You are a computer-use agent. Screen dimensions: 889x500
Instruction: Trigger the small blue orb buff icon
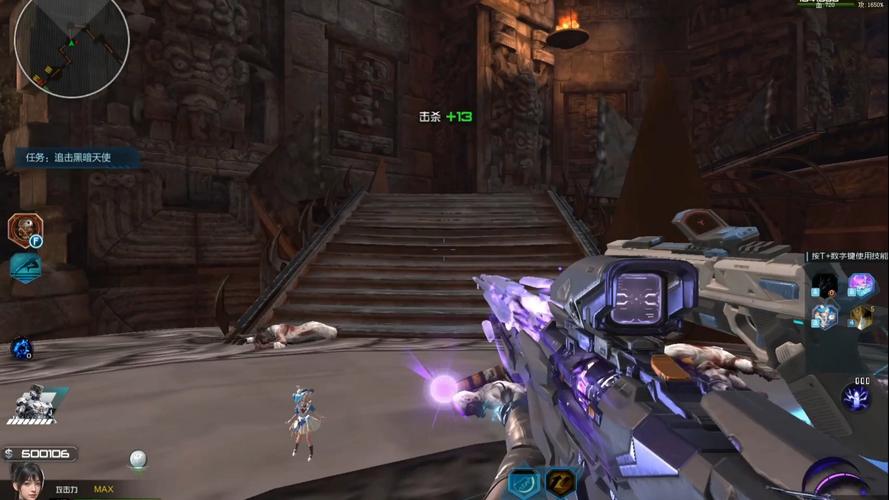[x=21, y=348]
